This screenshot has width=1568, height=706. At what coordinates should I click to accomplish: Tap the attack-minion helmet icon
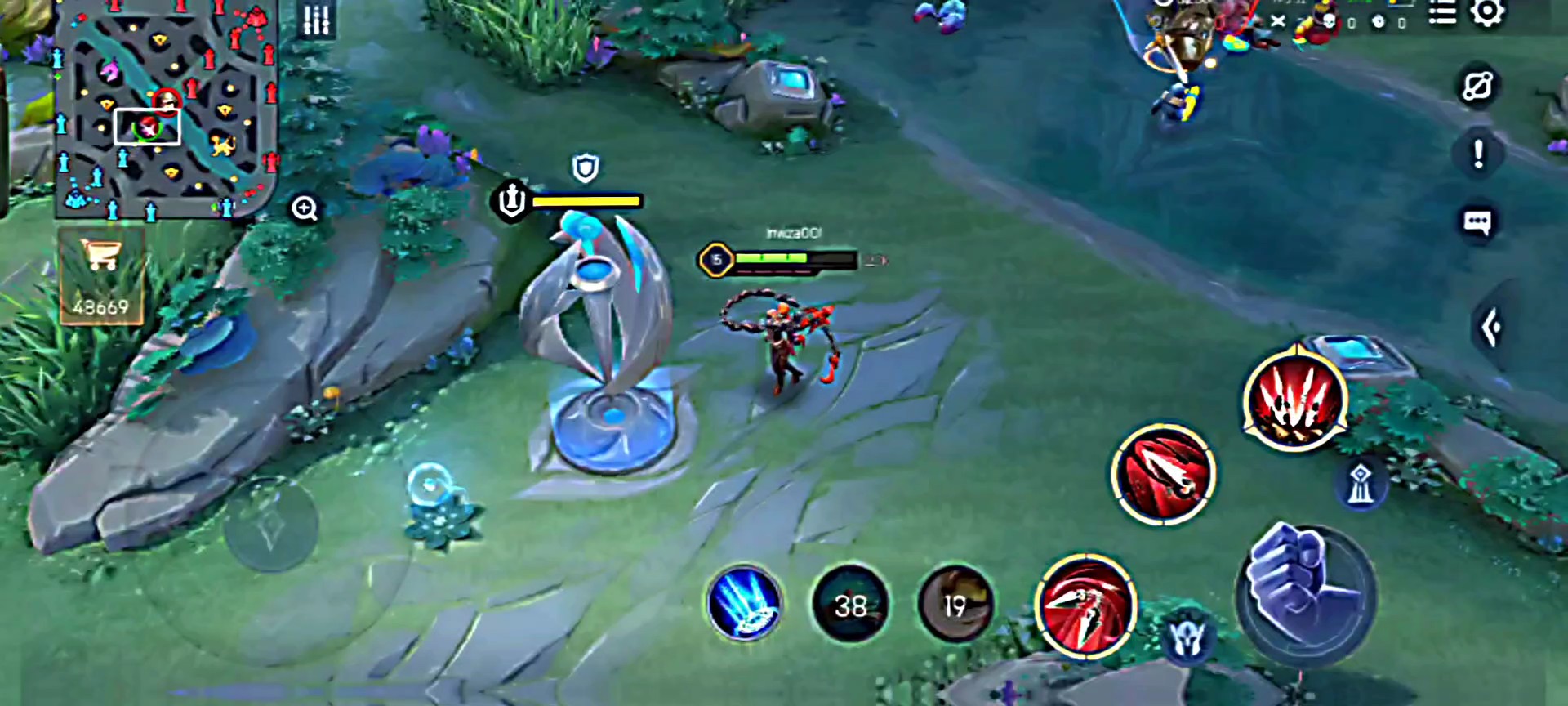(x=1187, y=639)
